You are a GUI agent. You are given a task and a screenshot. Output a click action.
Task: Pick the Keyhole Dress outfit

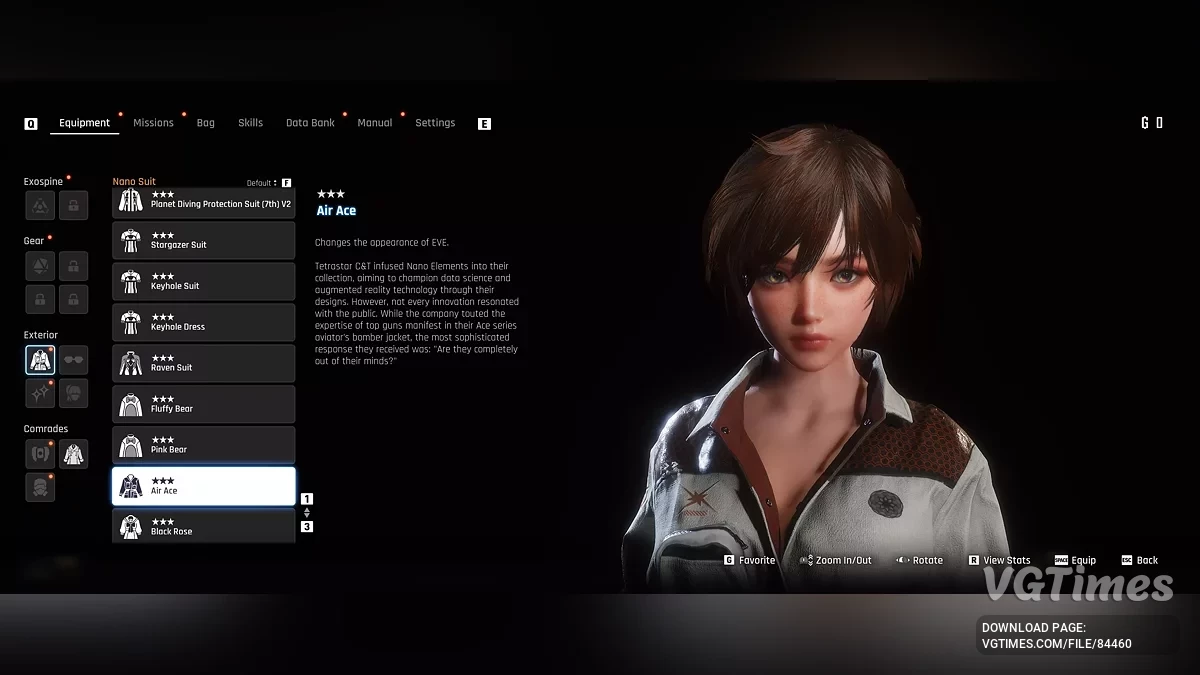click(203, 322)
